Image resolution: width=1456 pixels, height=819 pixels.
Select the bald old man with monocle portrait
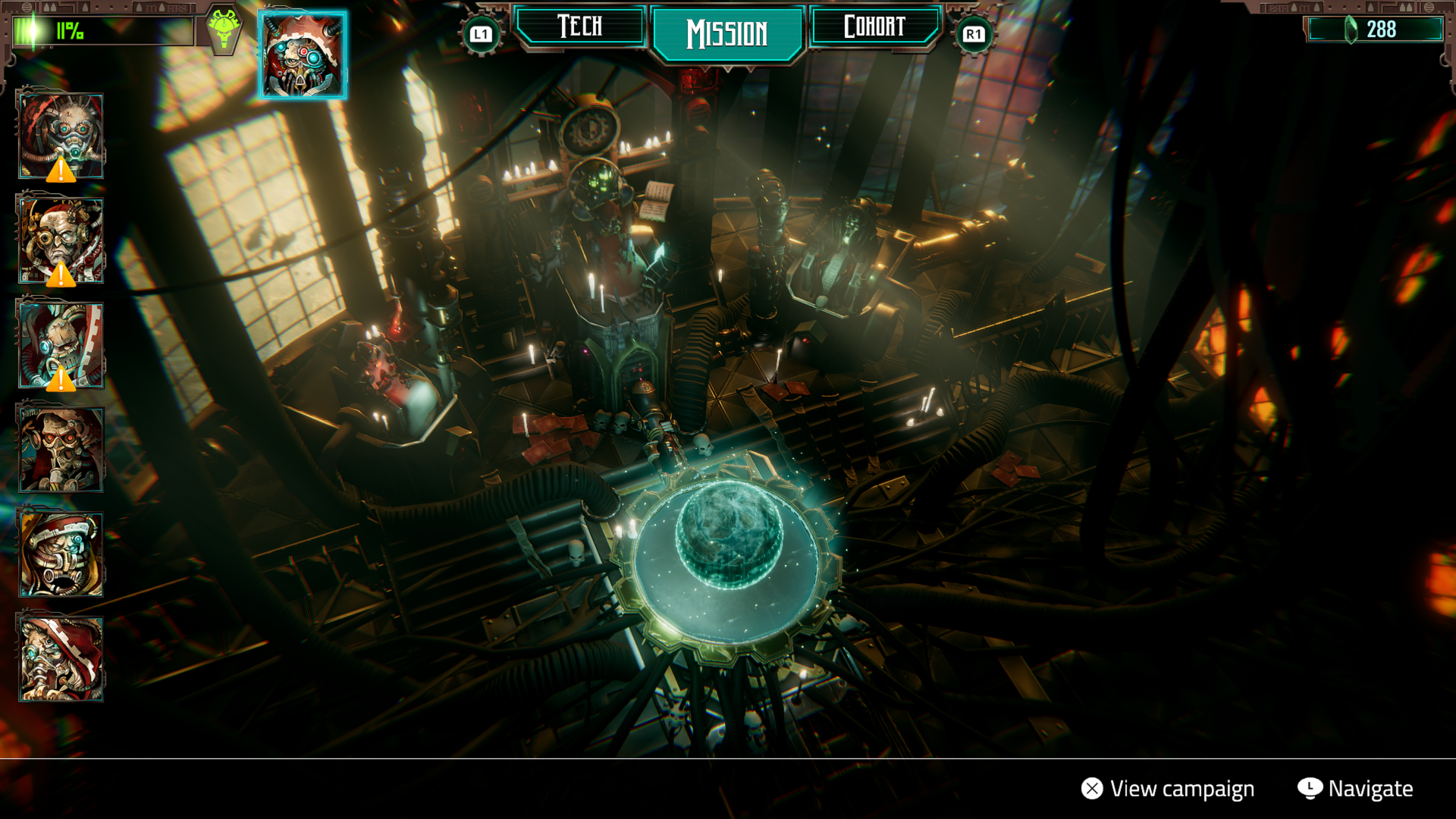[61, 241]
